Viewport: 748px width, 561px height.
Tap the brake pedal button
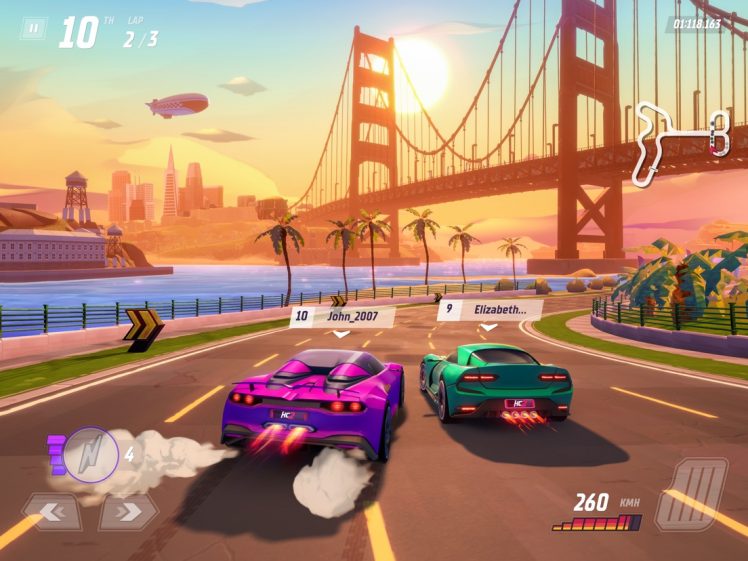(691, 494)
